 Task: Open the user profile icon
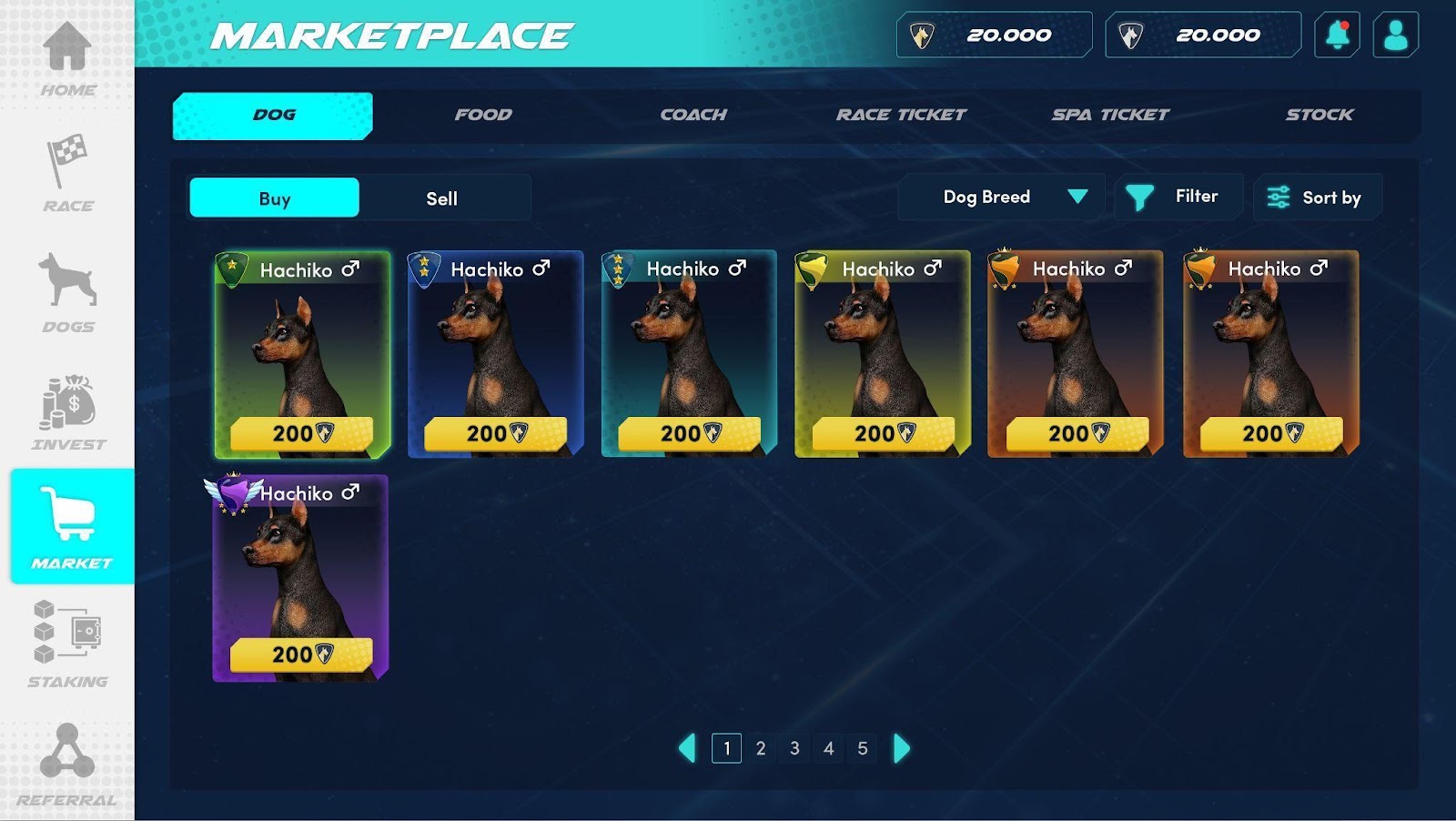pyautogui.click(x=1395, y=35)
